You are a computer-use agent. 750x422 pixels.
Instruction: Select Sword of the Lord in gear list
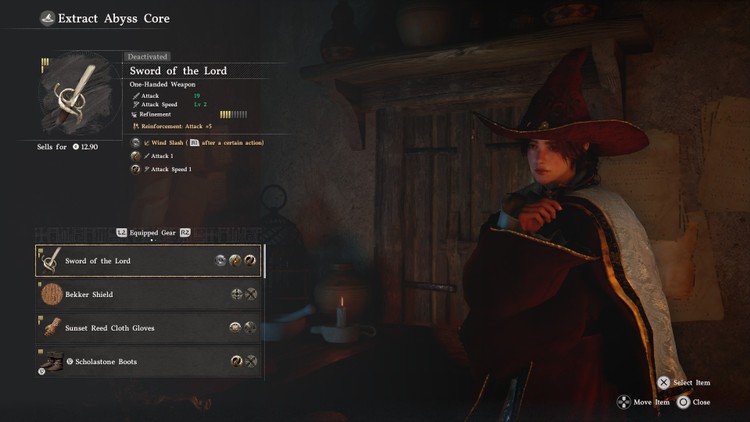tap(148, 261)
